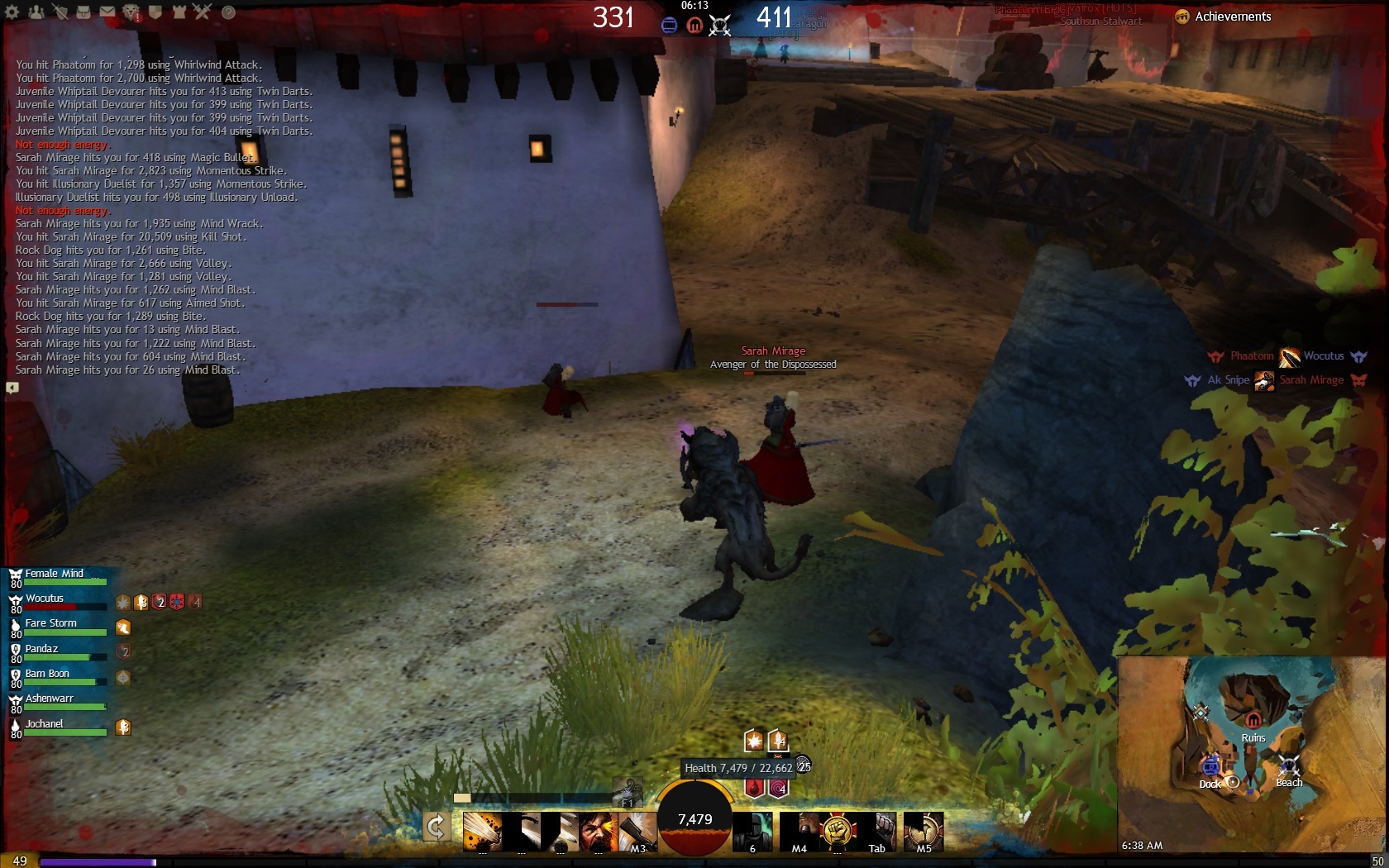
Task: Open the help question mark icon
Action: [228, 12]
